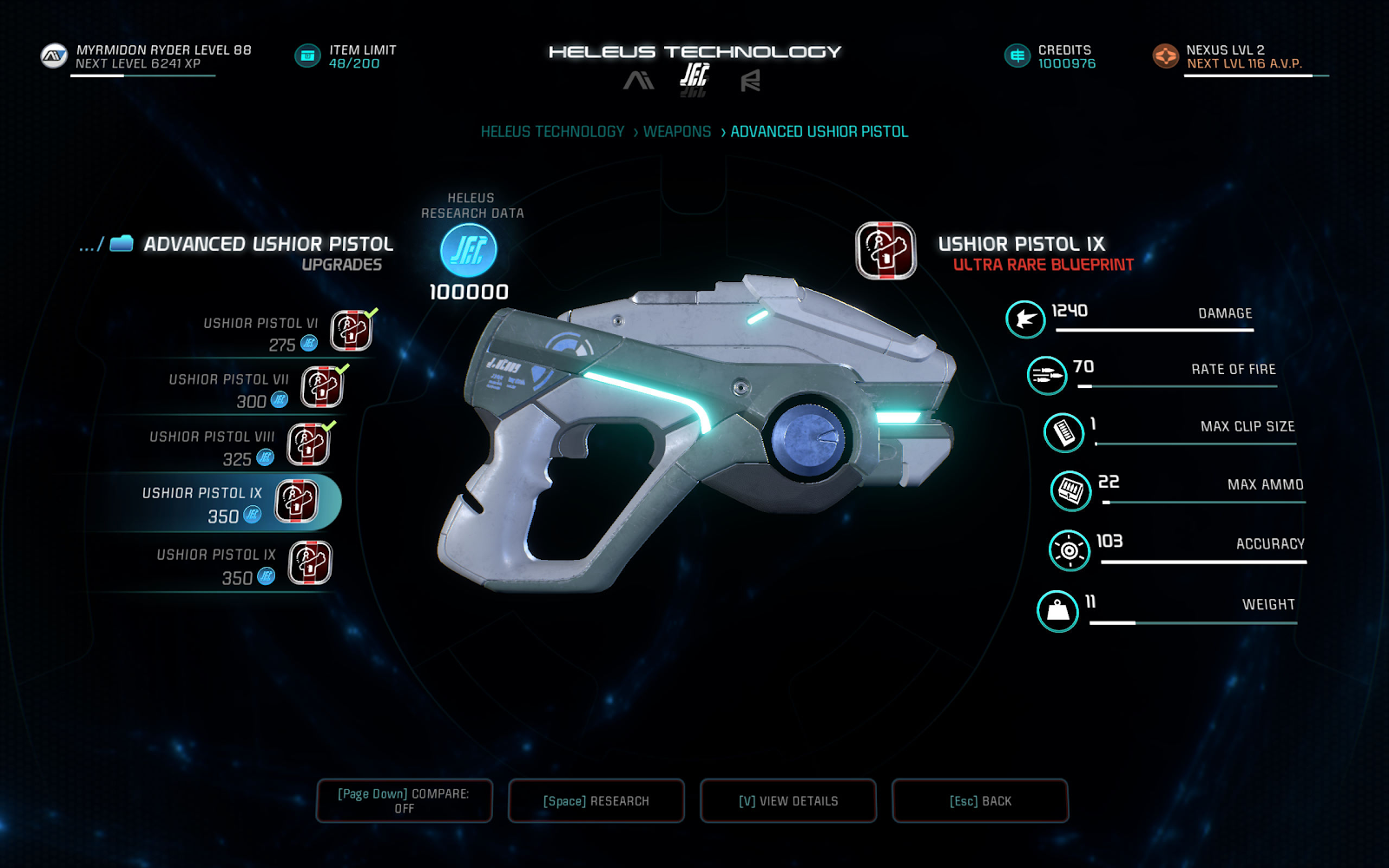This screenshot has height=868, width=1389.
Task: Toggle the Compare option button
Action: coord(405,800)
